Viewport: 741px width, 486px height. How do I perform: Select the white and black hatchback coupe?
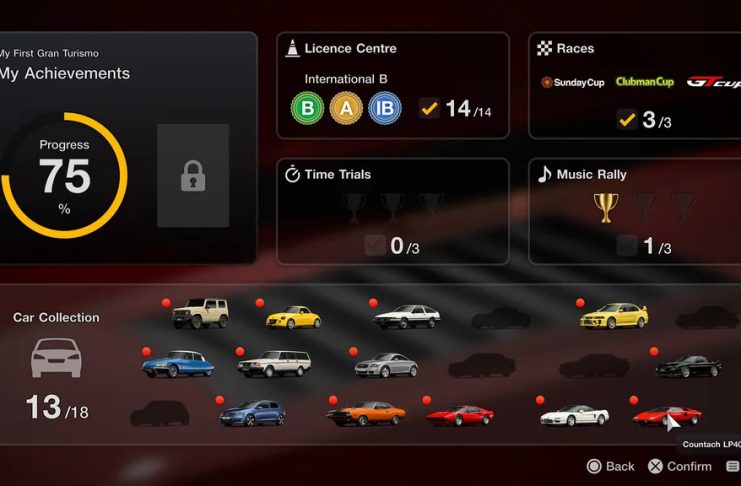[407, 317]
